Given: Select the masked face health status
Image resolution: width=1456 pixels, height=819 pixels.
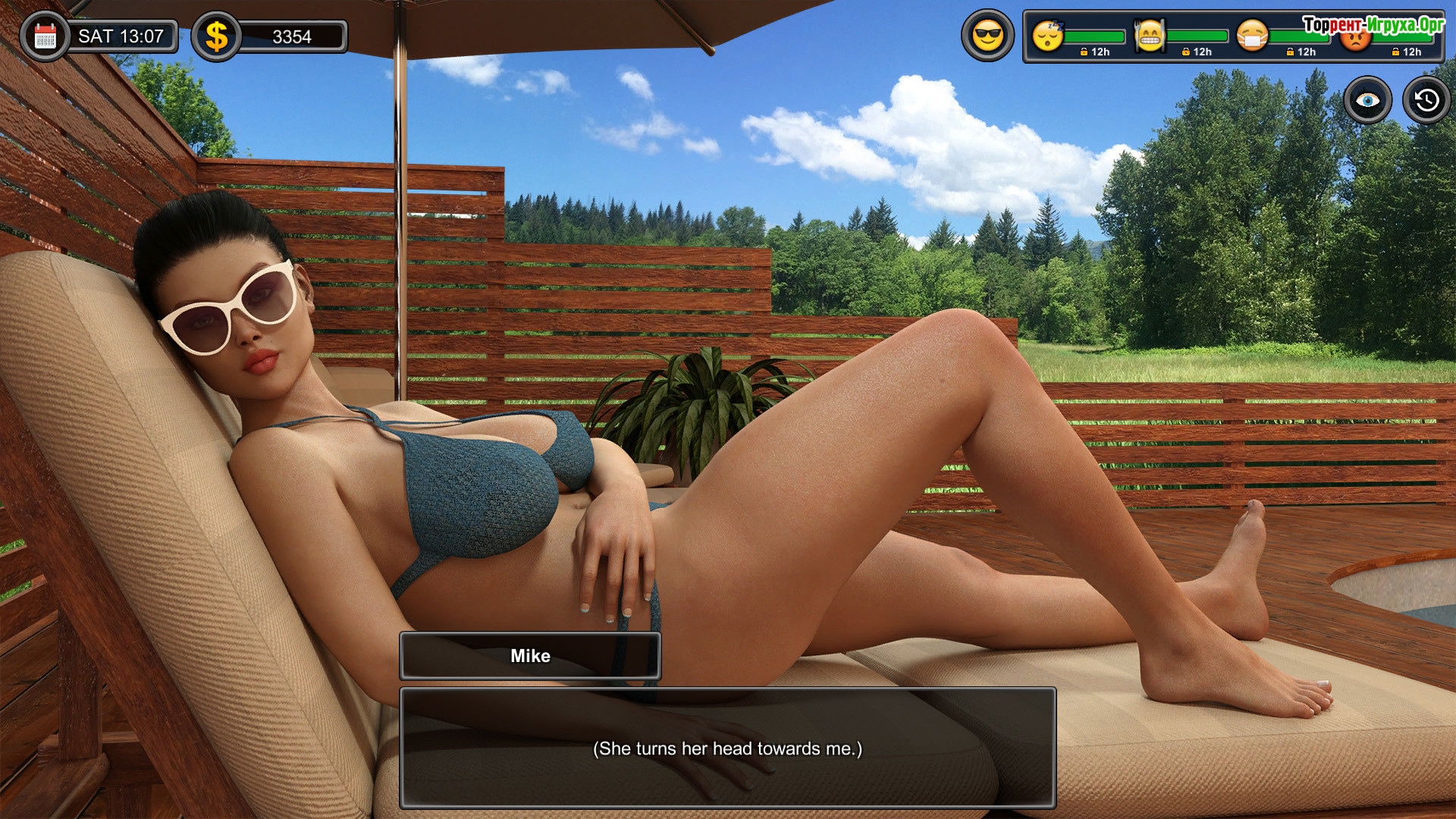Looking at the screenshot, I should coord(1252,36).
